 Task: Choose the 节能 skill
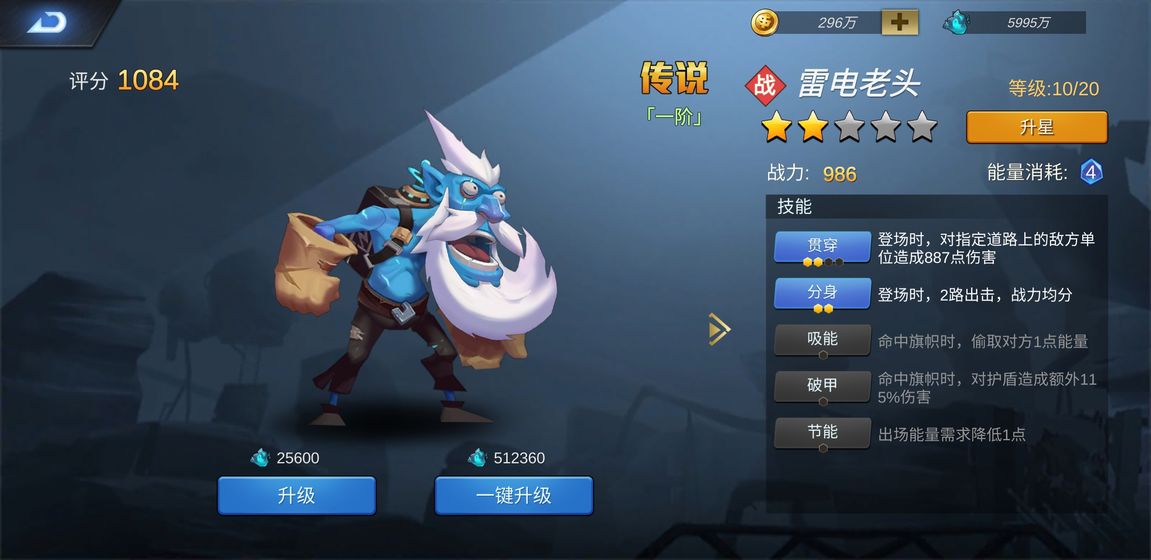point(822,433)
